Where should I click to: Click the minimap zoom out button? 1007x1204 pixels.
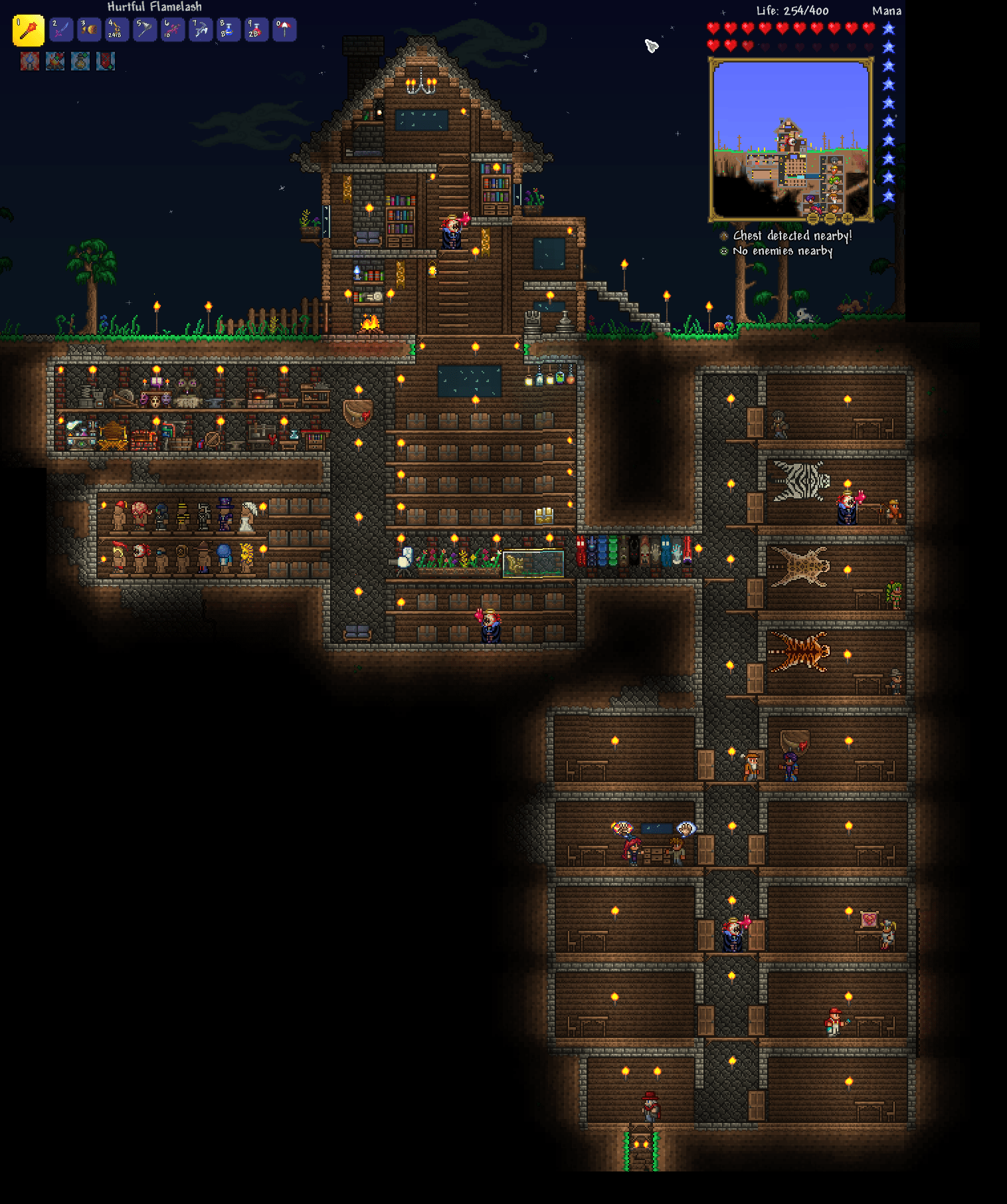point(830,219)
